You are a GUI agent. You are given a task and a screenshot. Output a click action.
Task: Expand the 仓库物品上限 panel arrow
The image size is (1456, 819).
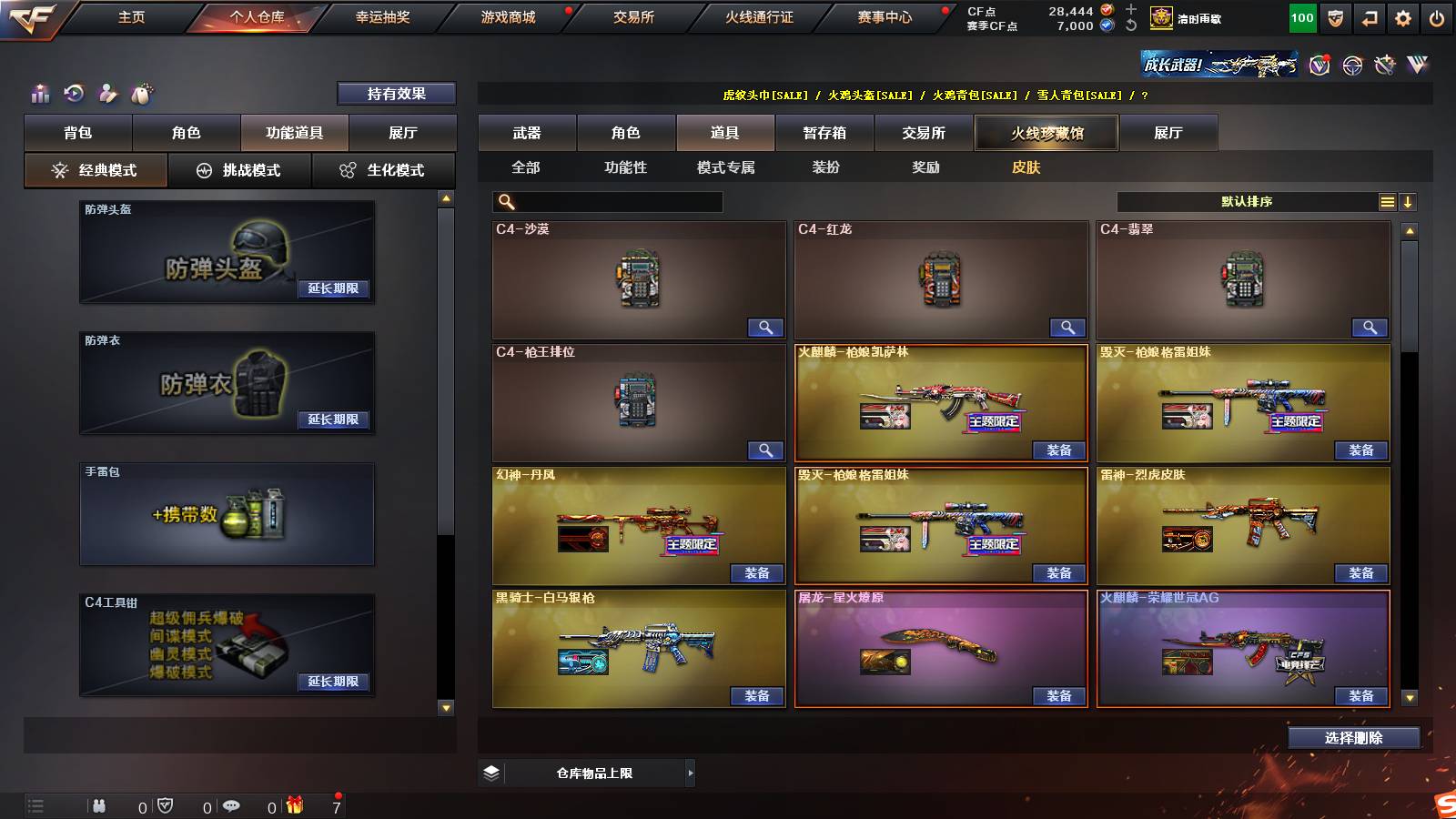pyautogui.click(x=688, y=772)
